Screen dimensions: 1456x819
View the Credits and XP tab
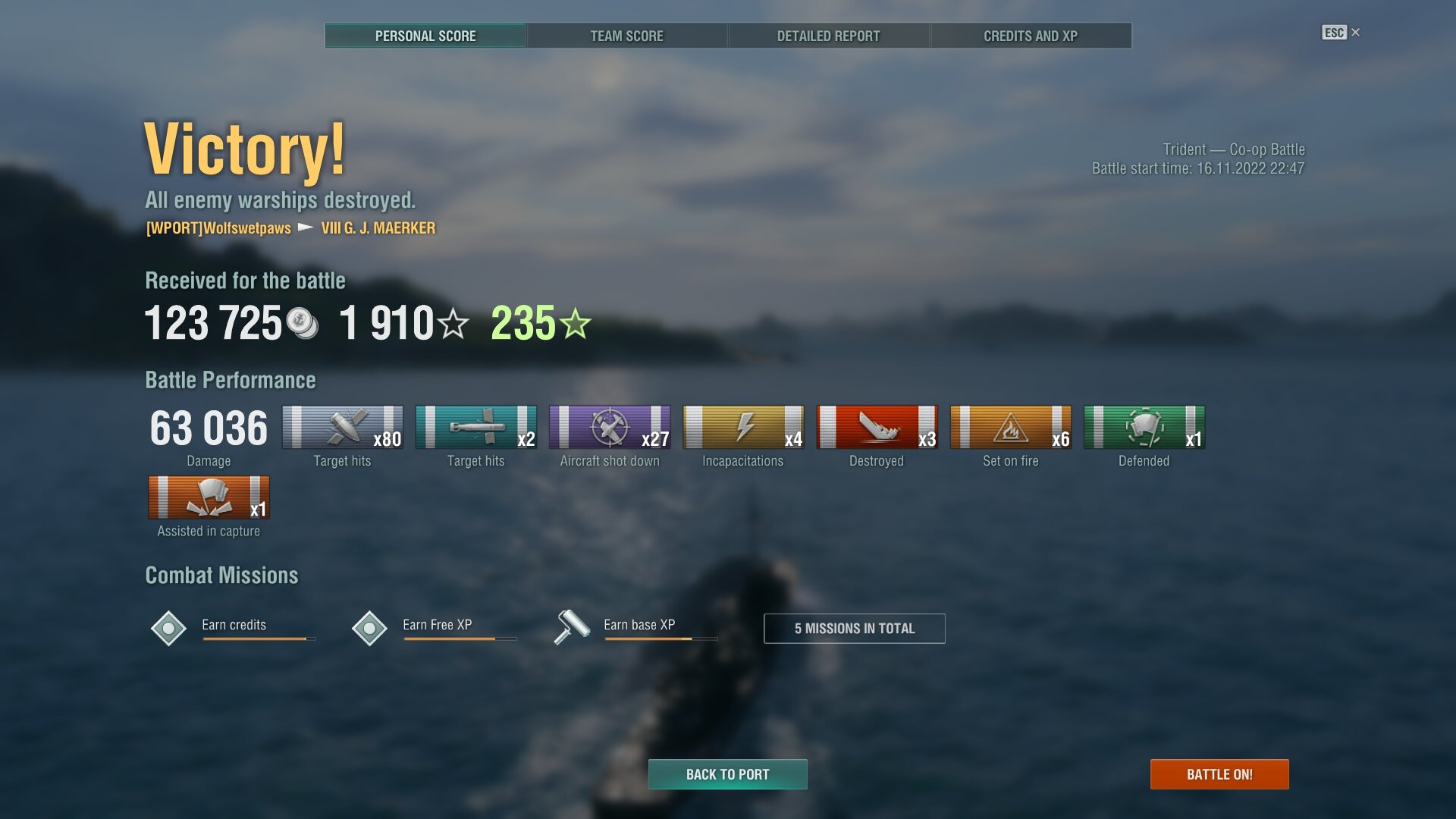coord(1030,36)
